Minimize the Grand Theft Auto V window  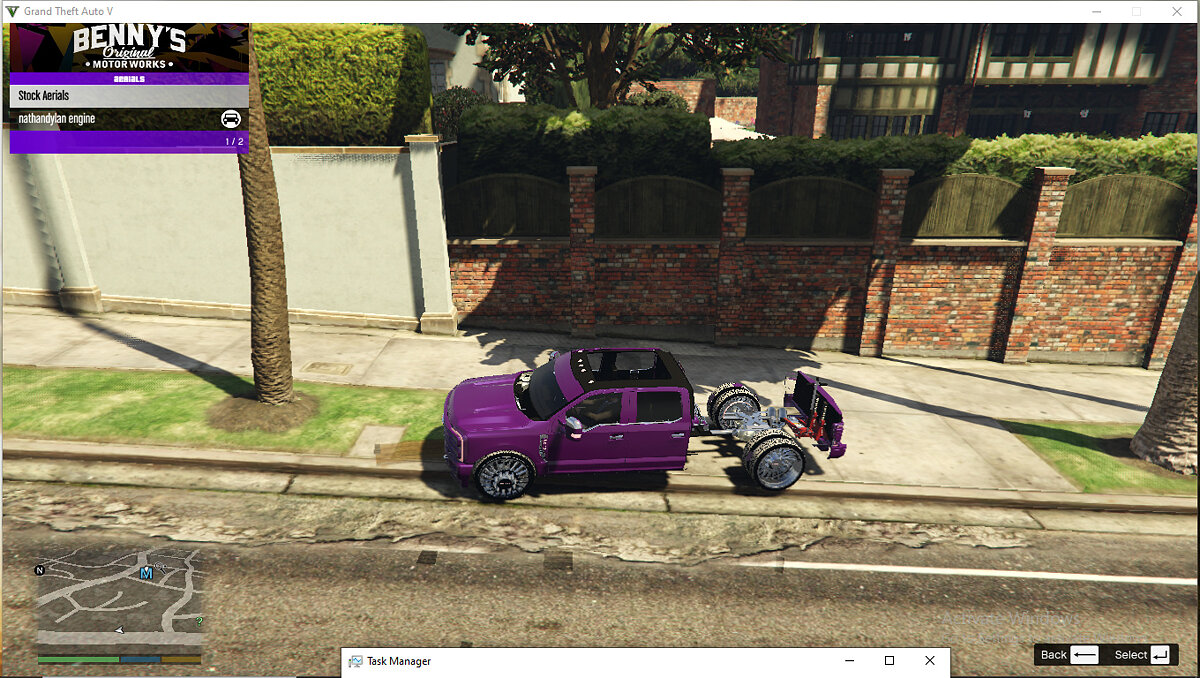[x=1096, y=11]
